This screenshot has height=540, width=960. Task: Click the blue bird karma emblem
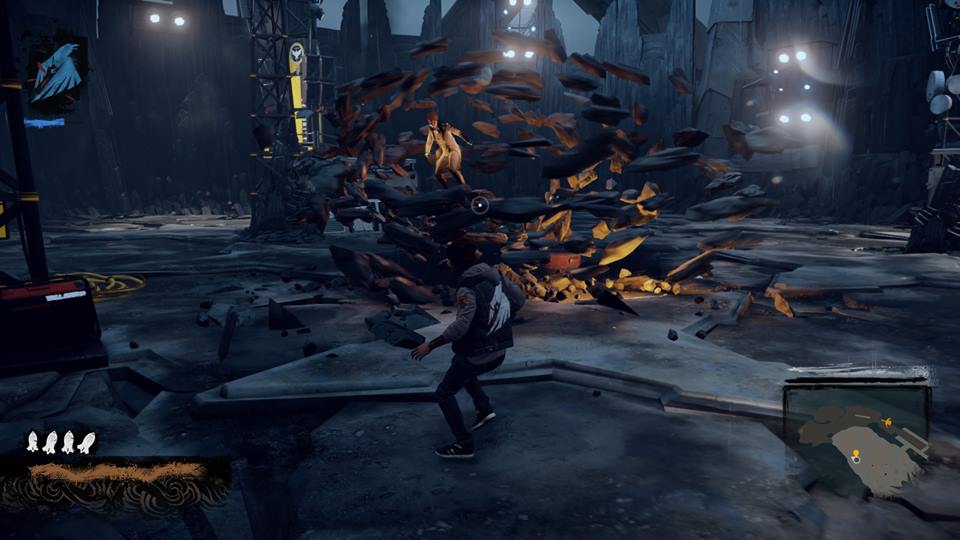[59, 74]
